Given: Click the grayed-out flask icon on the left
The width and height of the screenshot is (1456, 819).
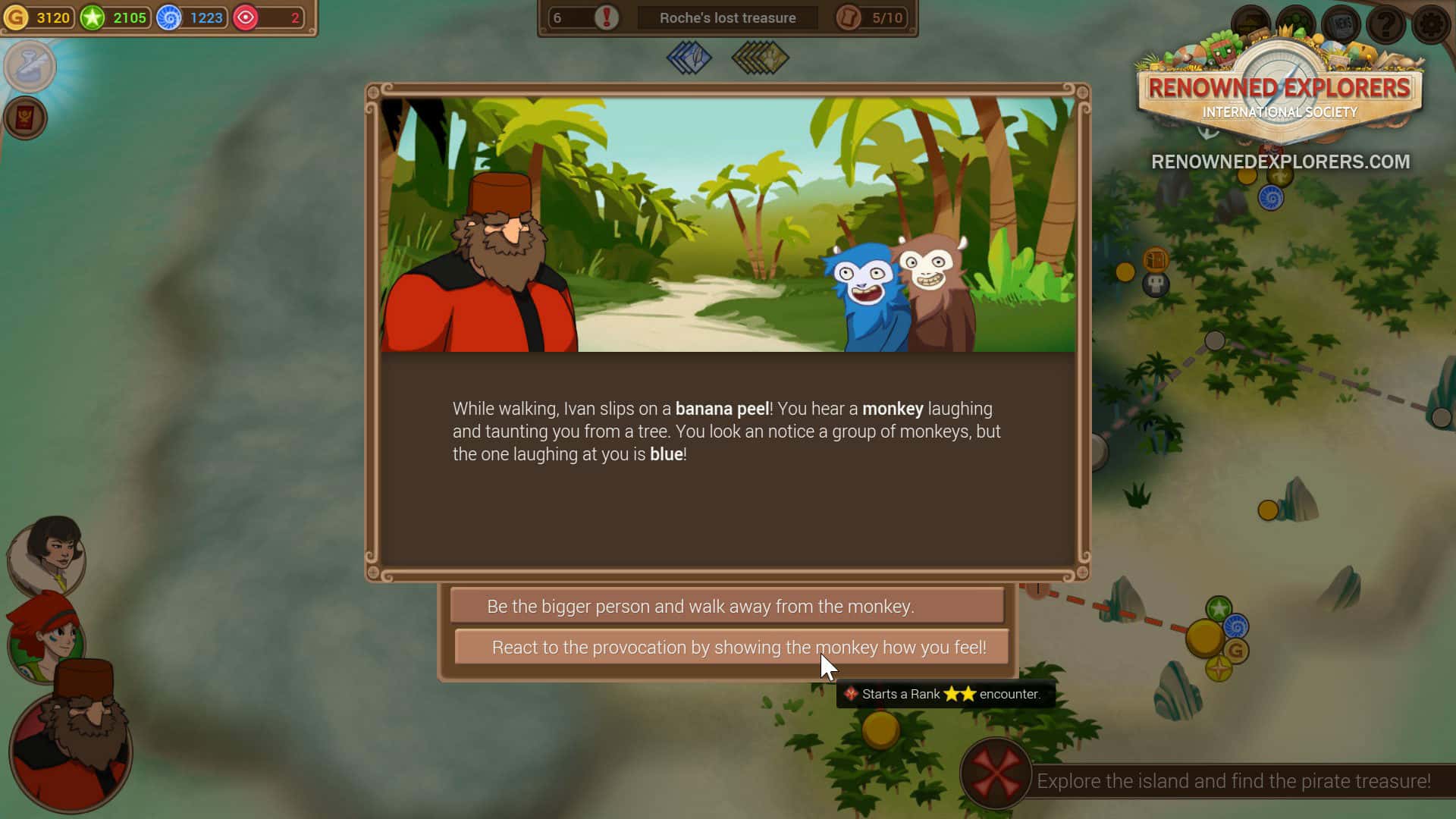Looking at the screenshot, I should click(x=30, y=67).
